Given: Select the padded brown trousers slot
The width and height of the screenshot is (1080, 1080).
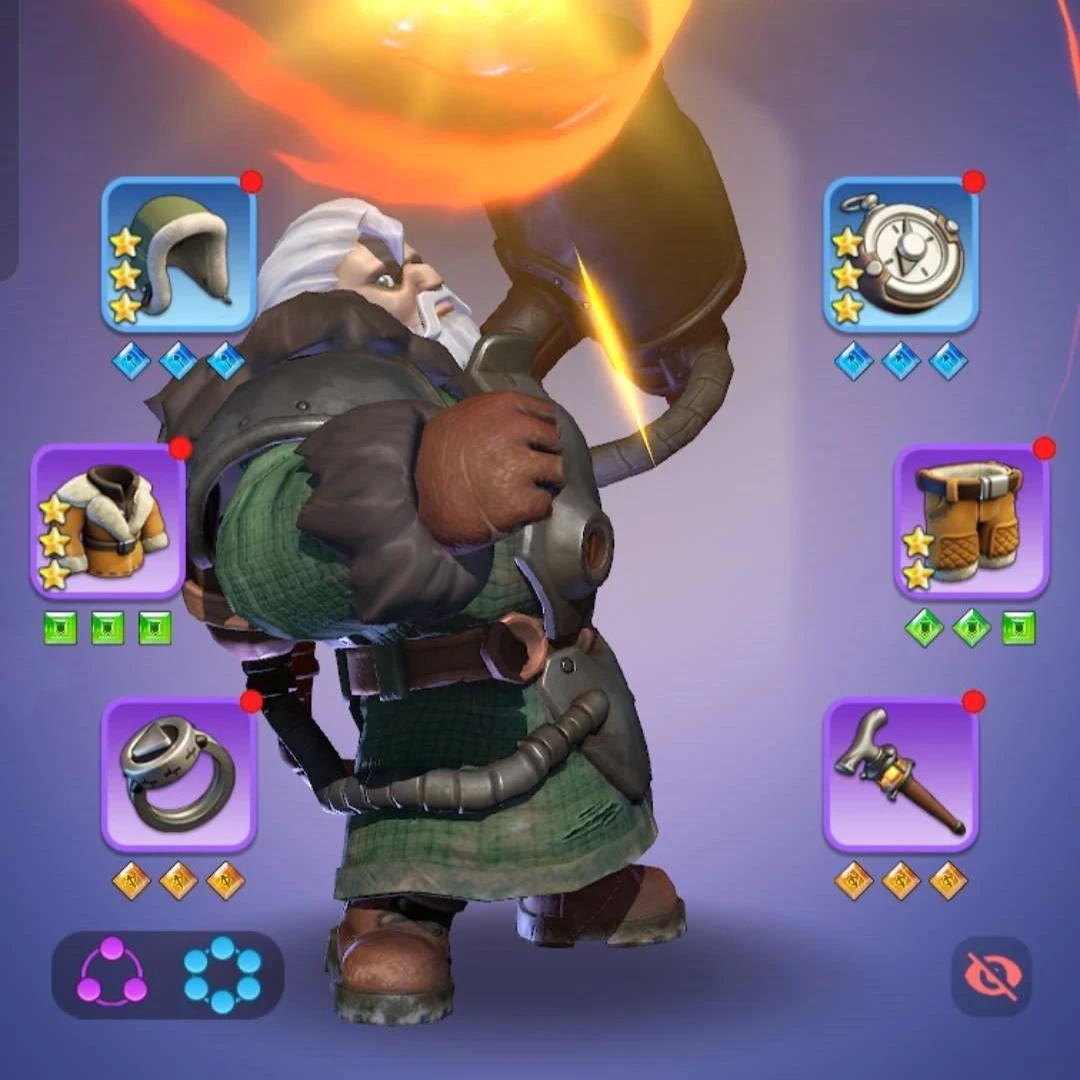Looking at the screenshot, I should [x=971, y=521].
